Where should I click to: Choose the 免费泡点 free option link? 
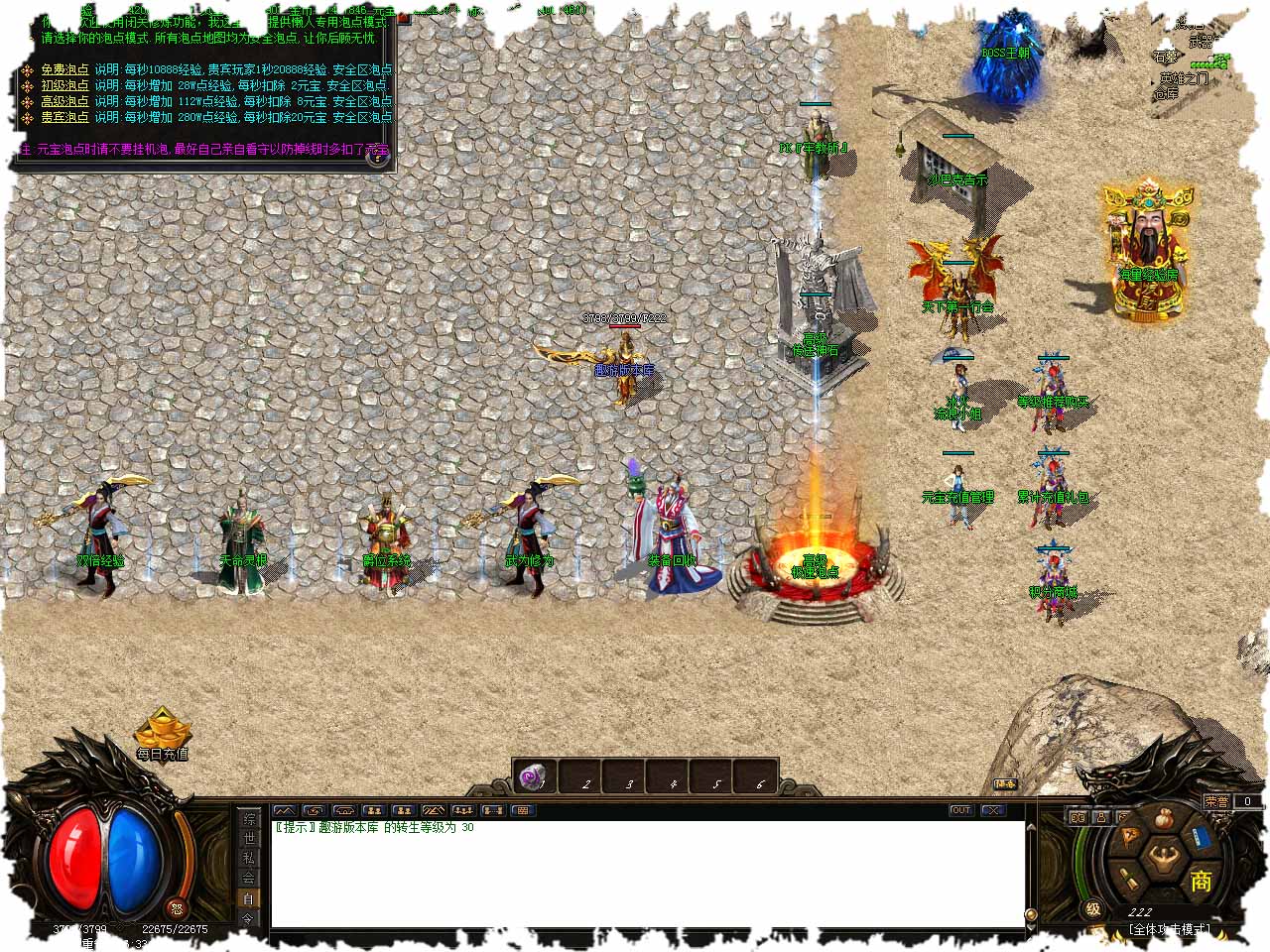(x=64, y=70)
